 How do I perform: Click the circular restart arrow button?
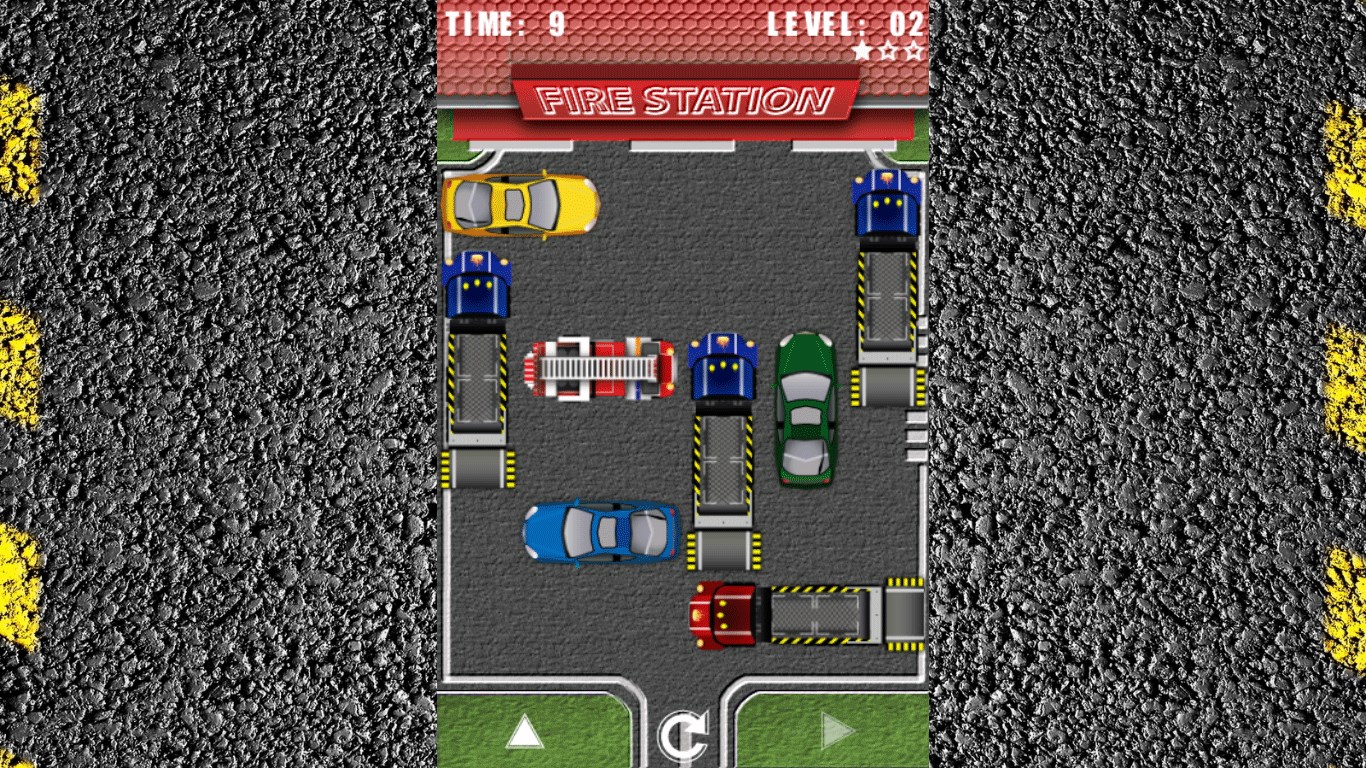point(683,736)
